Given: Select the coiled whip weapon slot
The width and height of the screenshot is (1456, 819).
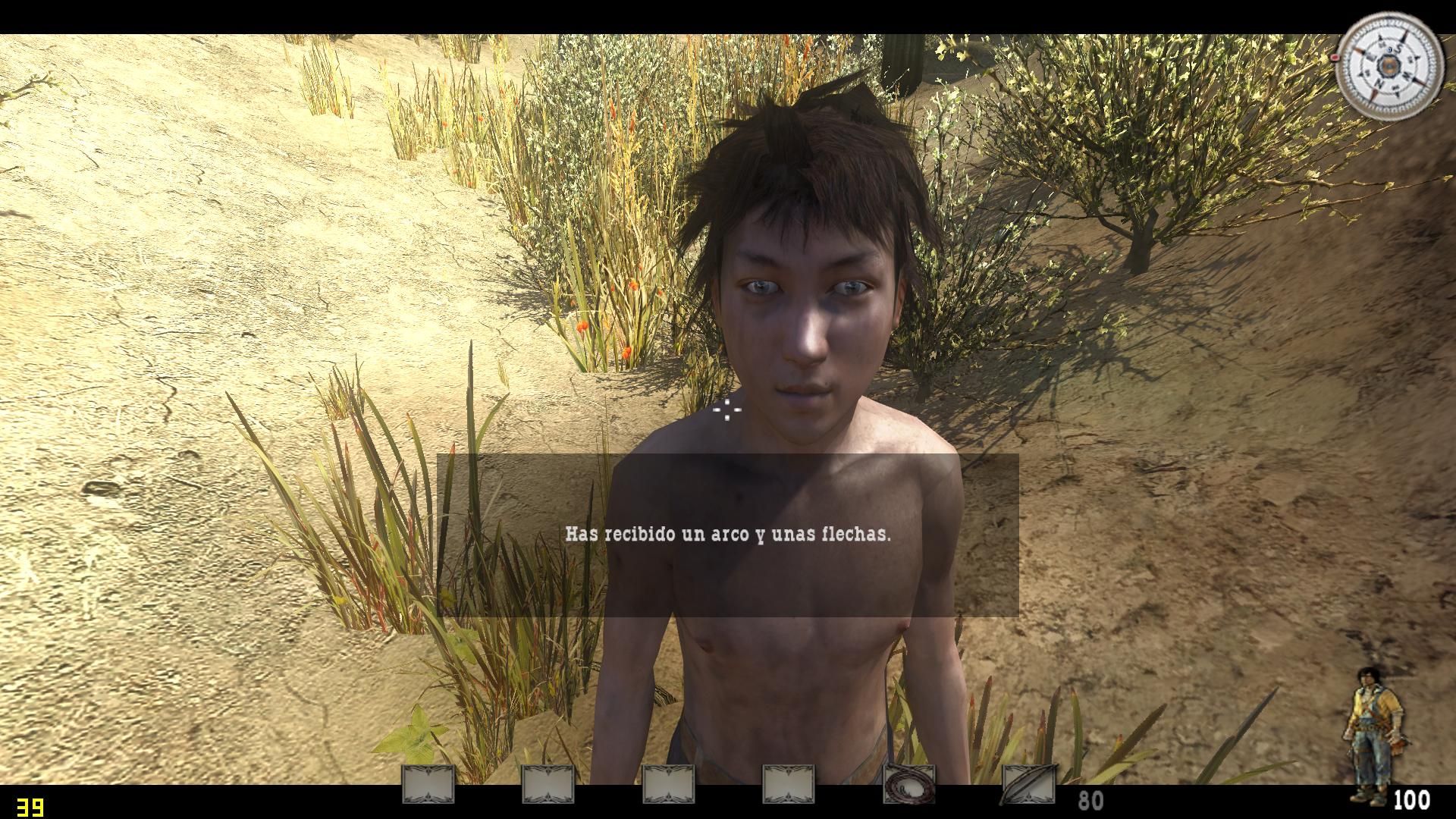Looking at the screenshot, I should point(908,784).
